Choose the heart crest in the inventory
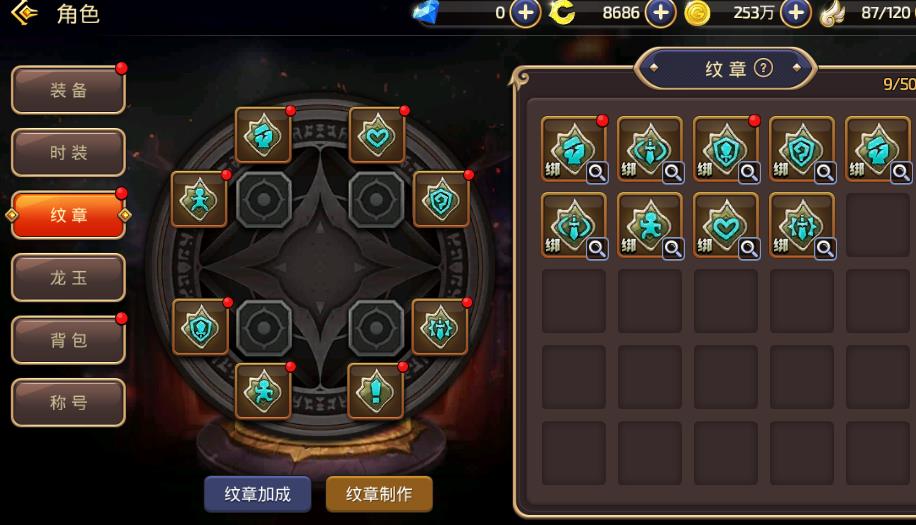916x525 pixels. (x=725, y=225)
